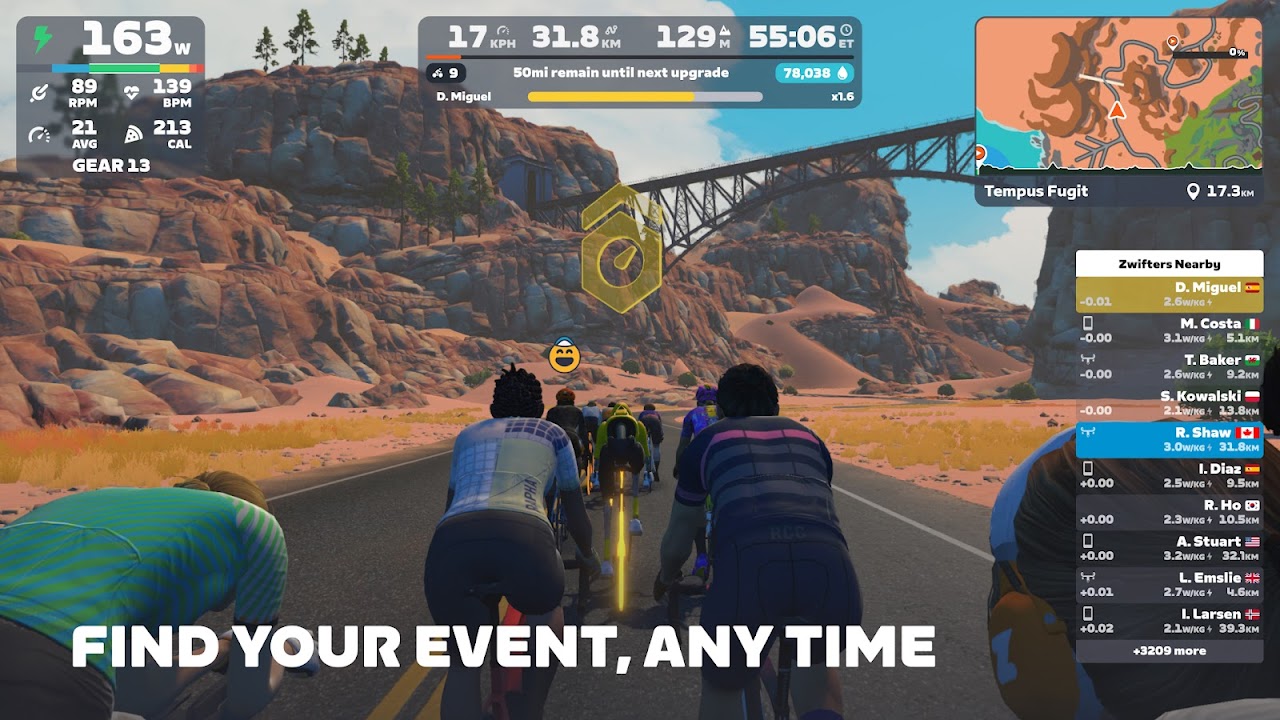
Task: Select the cadence RPM icon
Action: (x=40, y=90)
